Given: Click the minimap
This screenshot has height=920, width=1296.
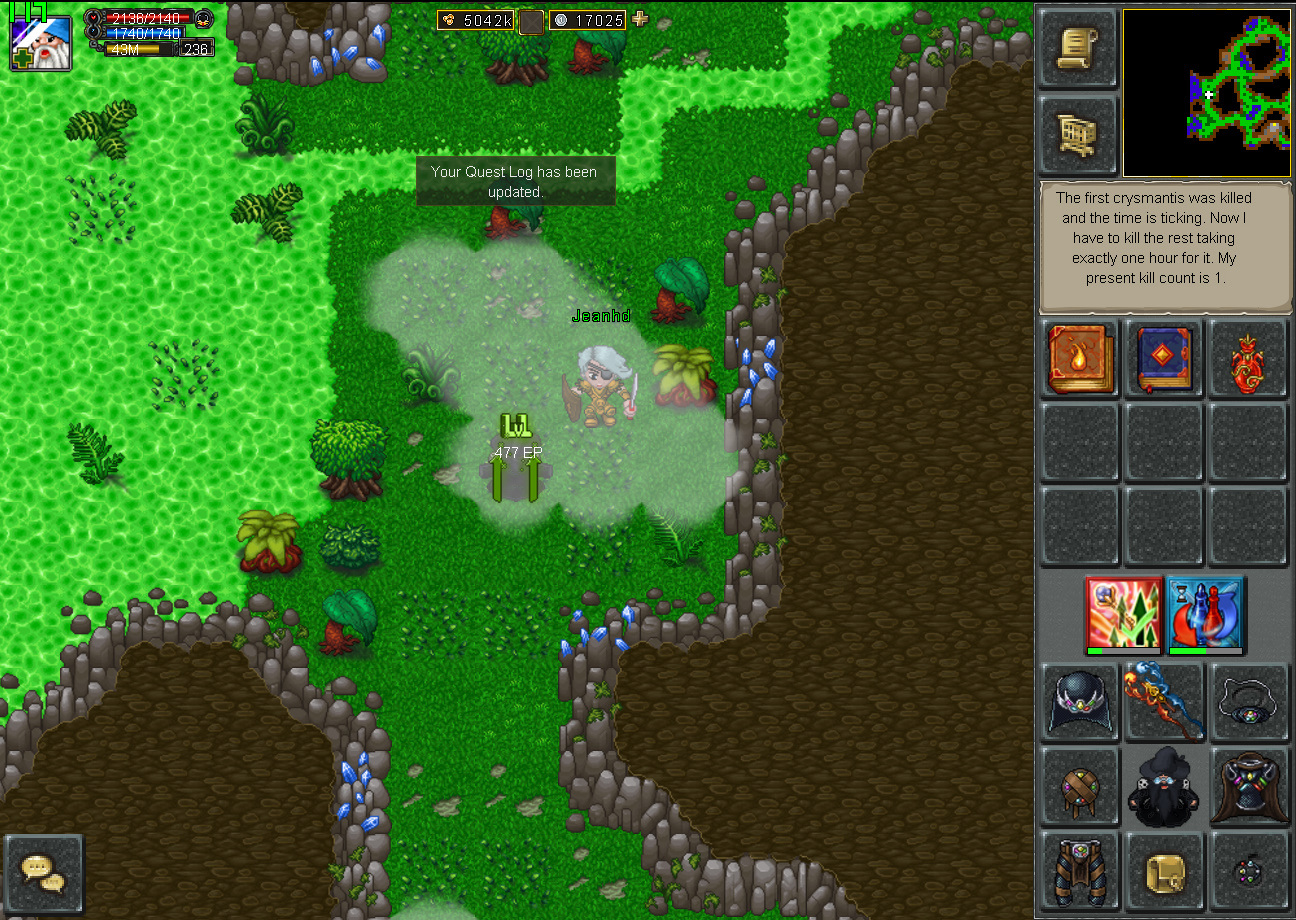Looking at the screenshot, I should point(1206,93).
